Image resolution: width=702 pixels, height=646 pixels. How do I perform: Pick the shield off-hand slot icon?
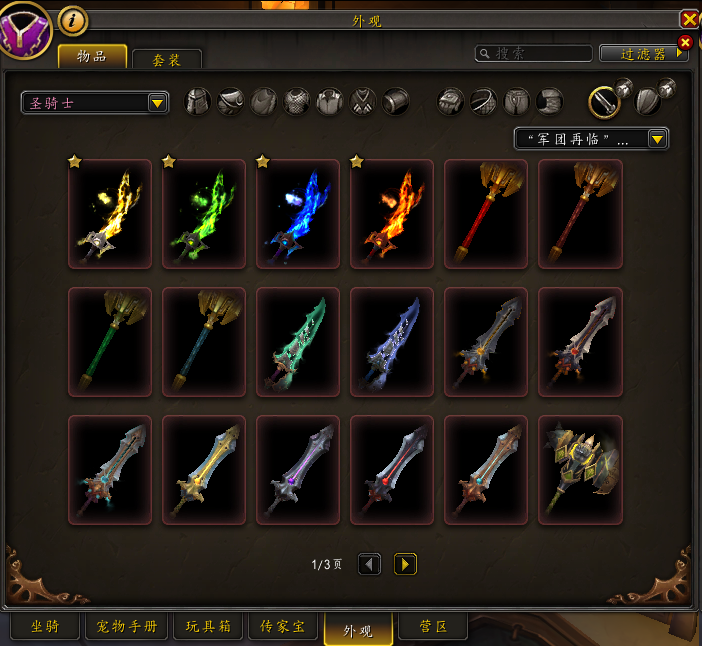click(648, 101)
